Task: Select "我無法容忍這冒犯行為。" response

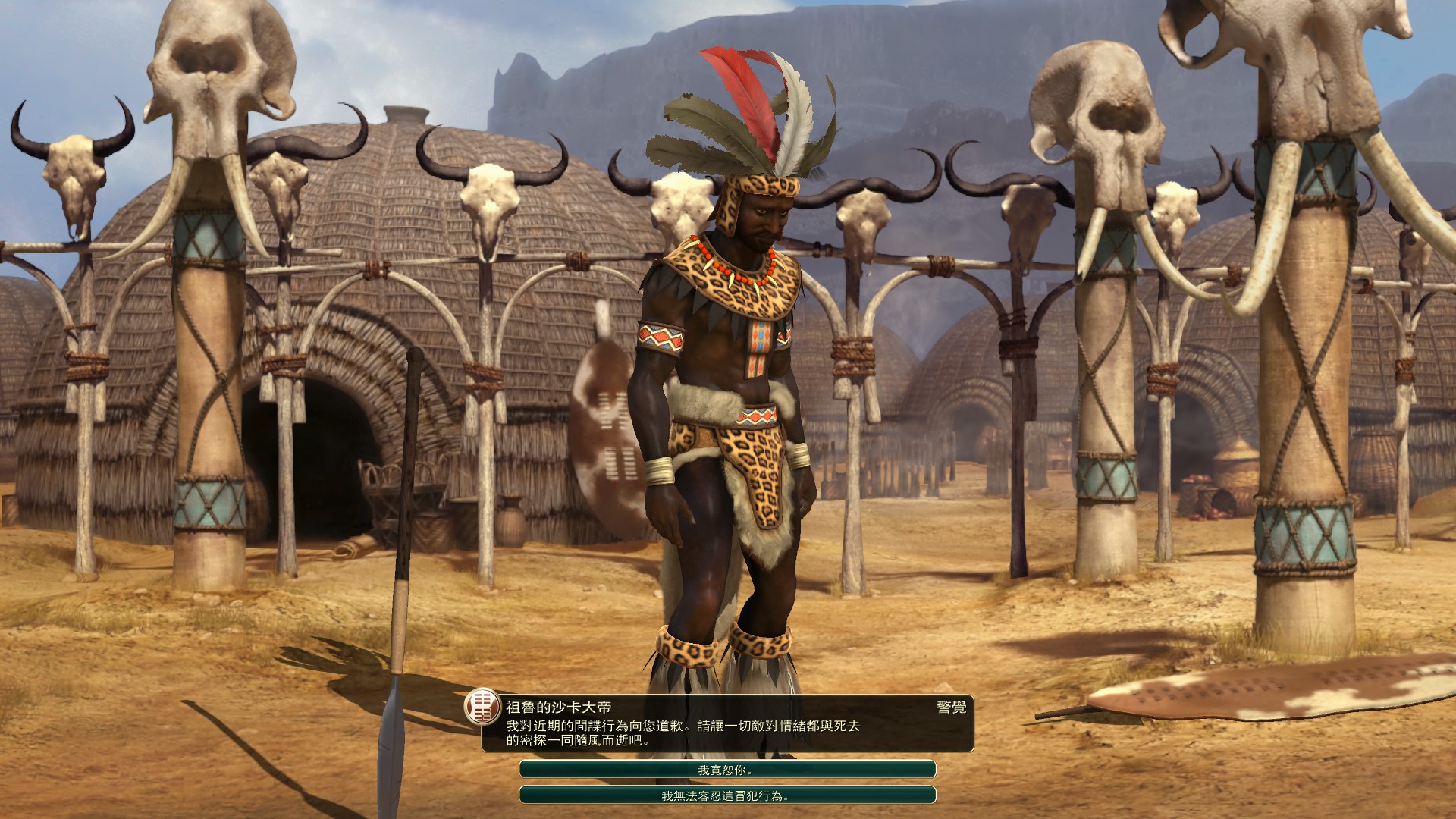Action: pyautogui.click(x=726, y=795)
